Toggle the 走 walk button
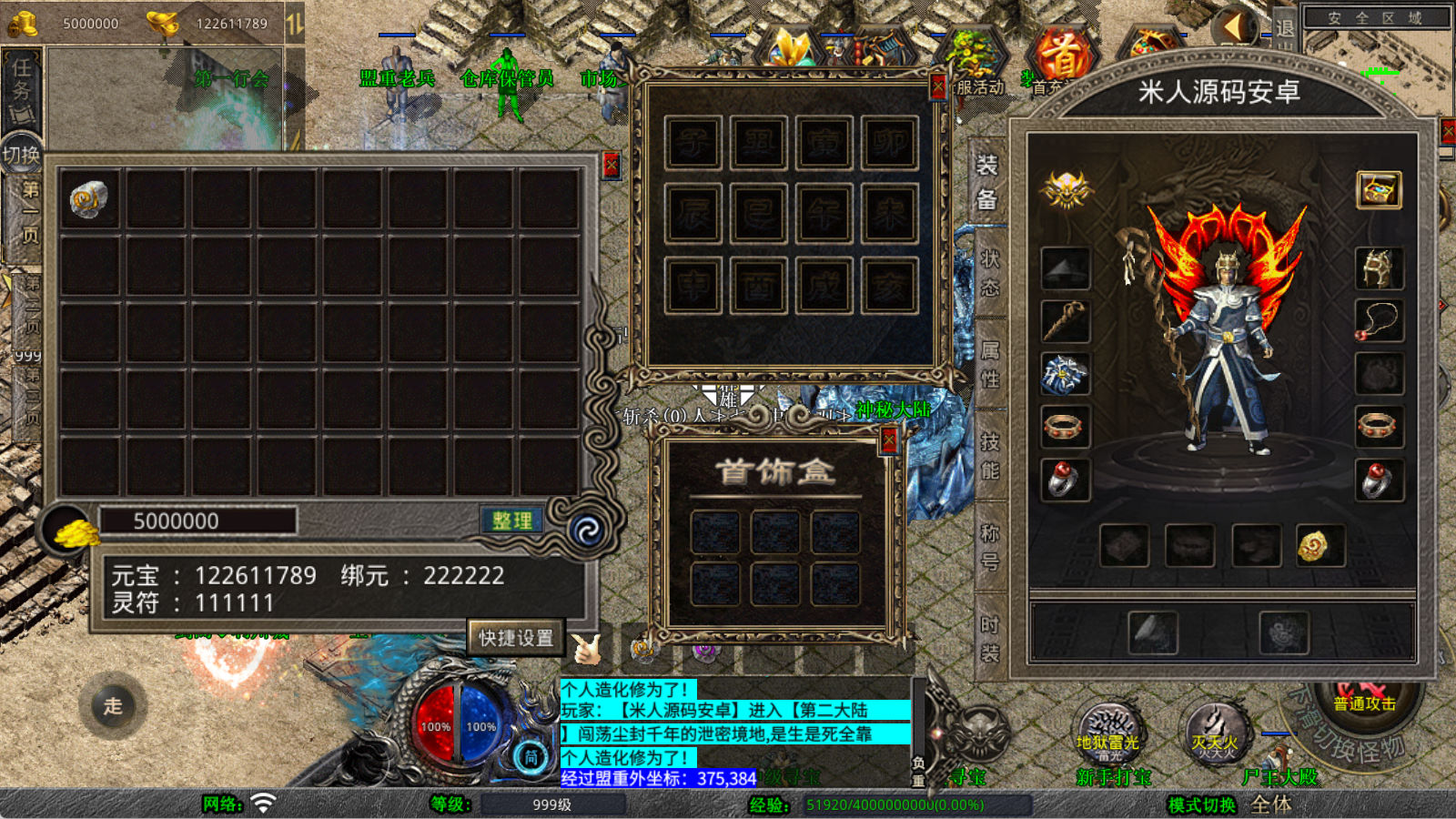The image size is (1456, 819). 113,706
